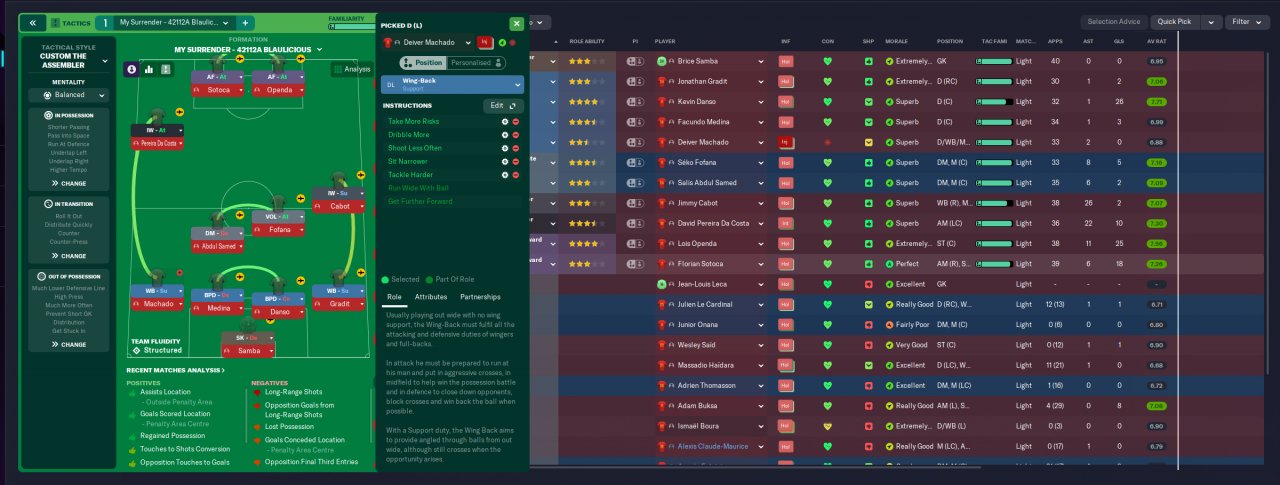Open the Quick Pick button

(1176, 22)
